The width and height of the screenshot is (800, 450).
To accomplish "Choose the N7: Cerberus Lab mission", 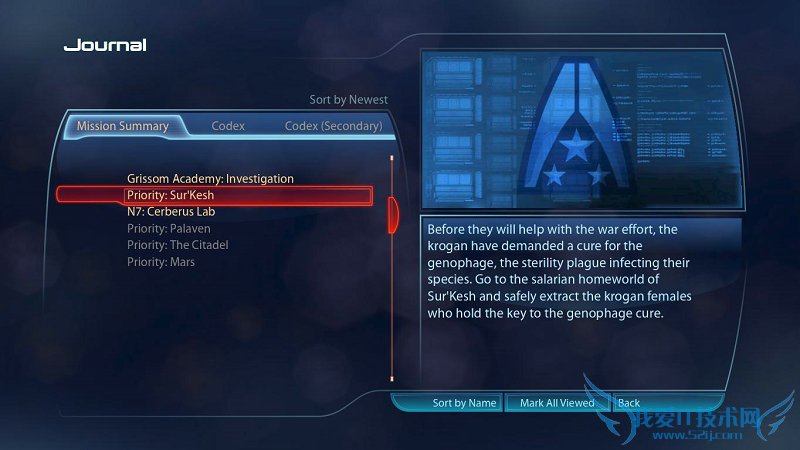I will [171, 212].
